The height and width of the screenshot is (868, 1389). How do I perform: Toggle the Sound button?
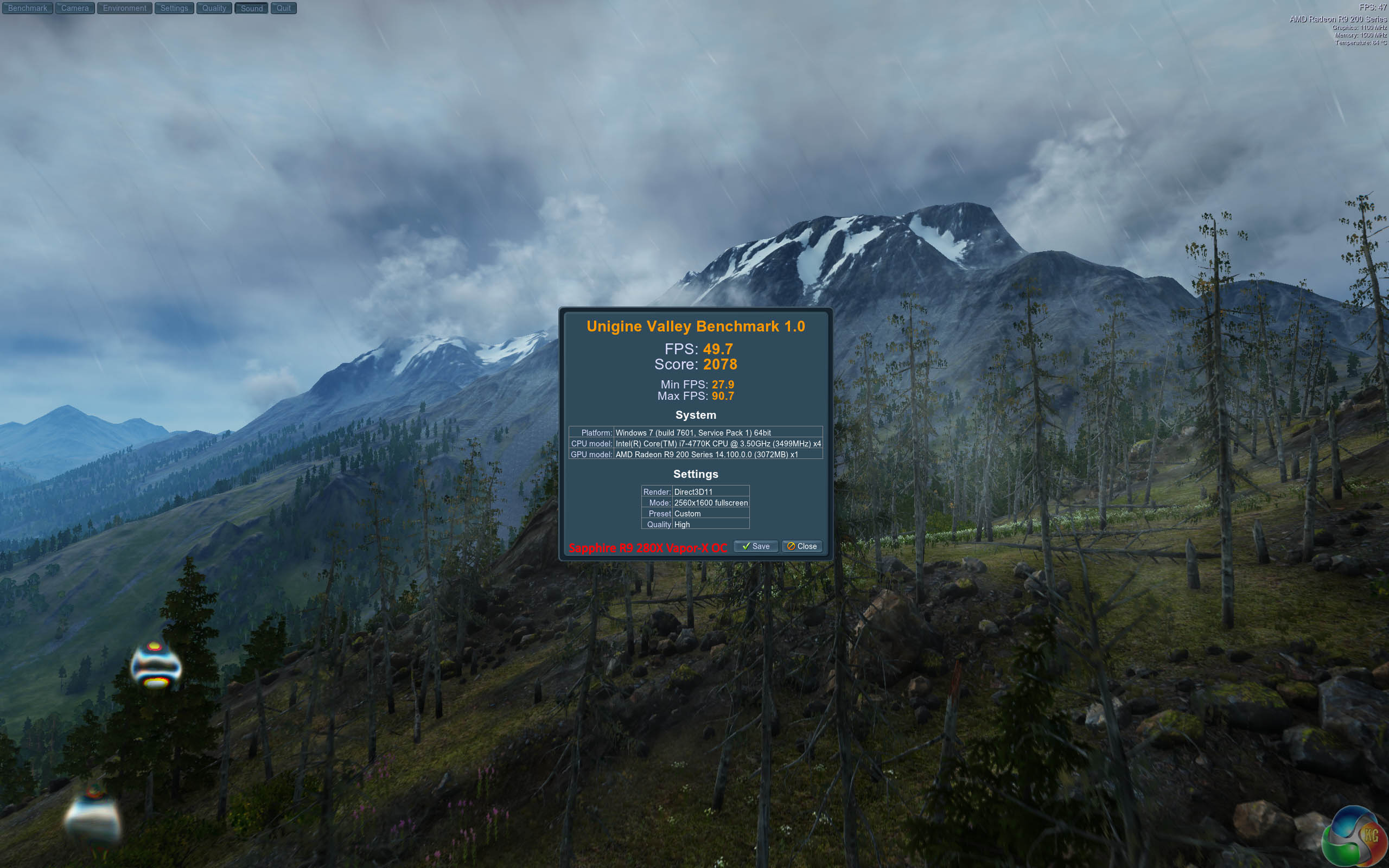point(251,8)
